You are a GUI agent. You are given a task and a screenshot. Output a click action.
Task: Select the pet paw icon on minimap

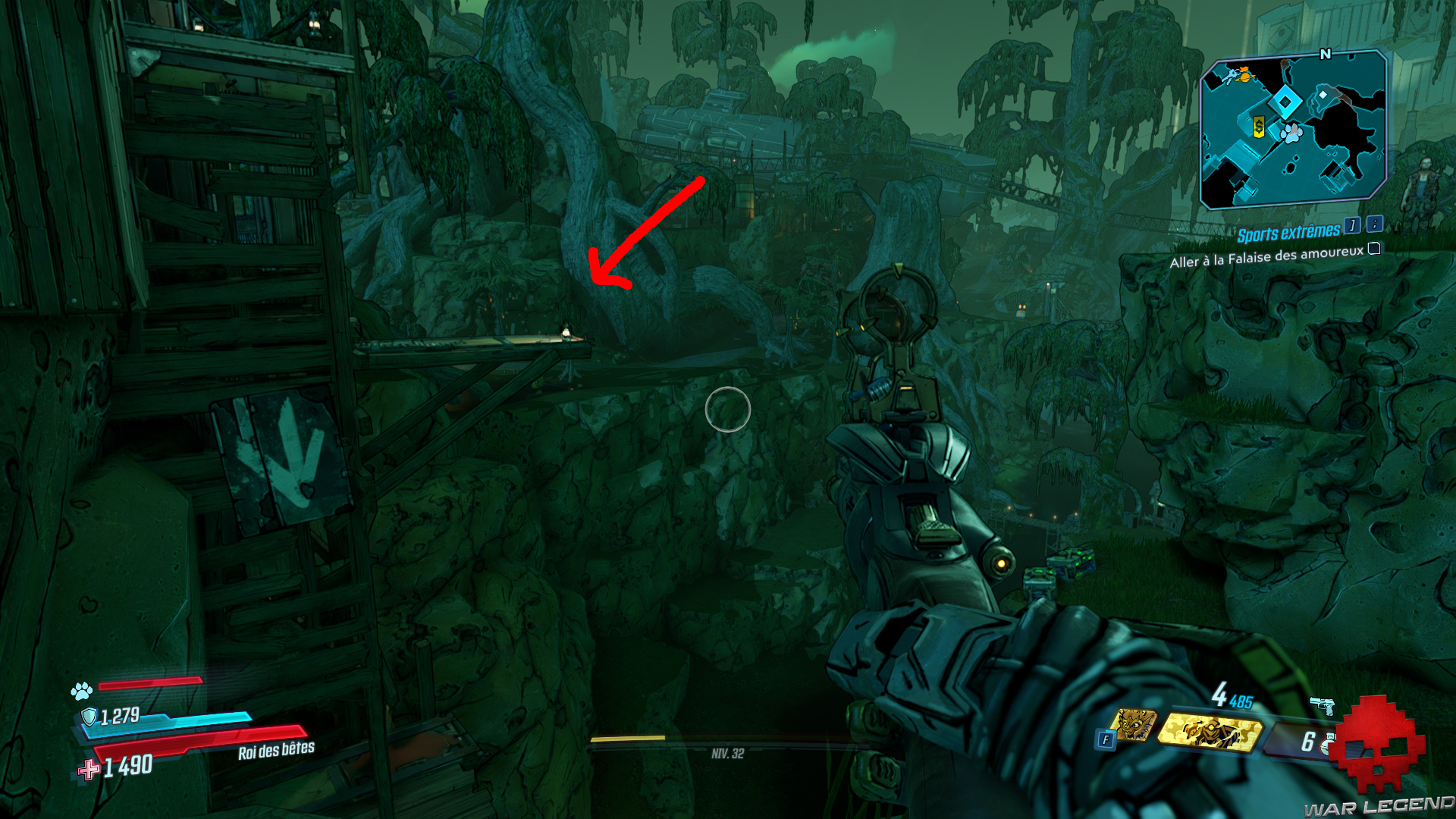(x=1291, y=133)
